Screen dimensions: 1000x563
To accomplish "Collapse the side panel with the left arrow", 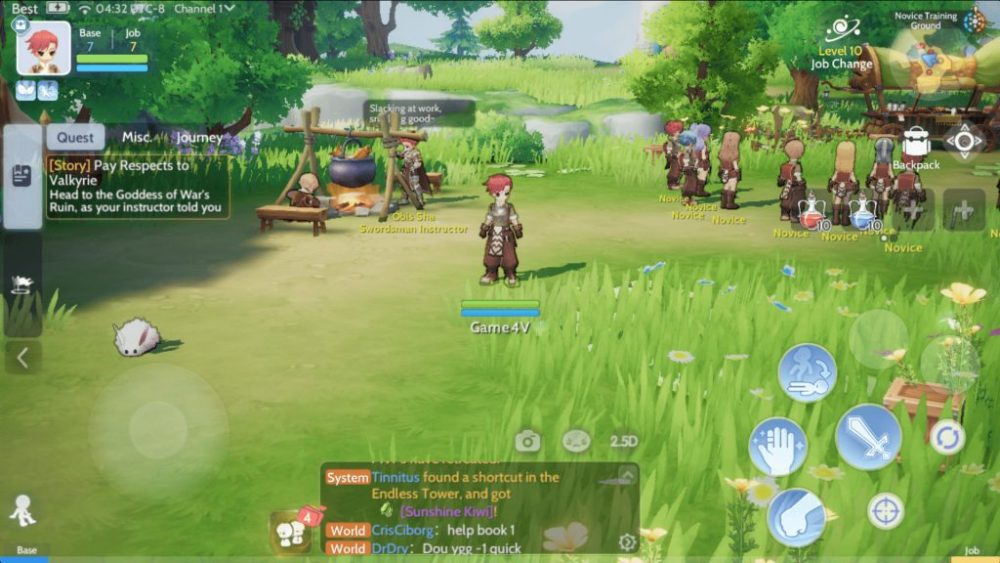I will tap(22, 356).
